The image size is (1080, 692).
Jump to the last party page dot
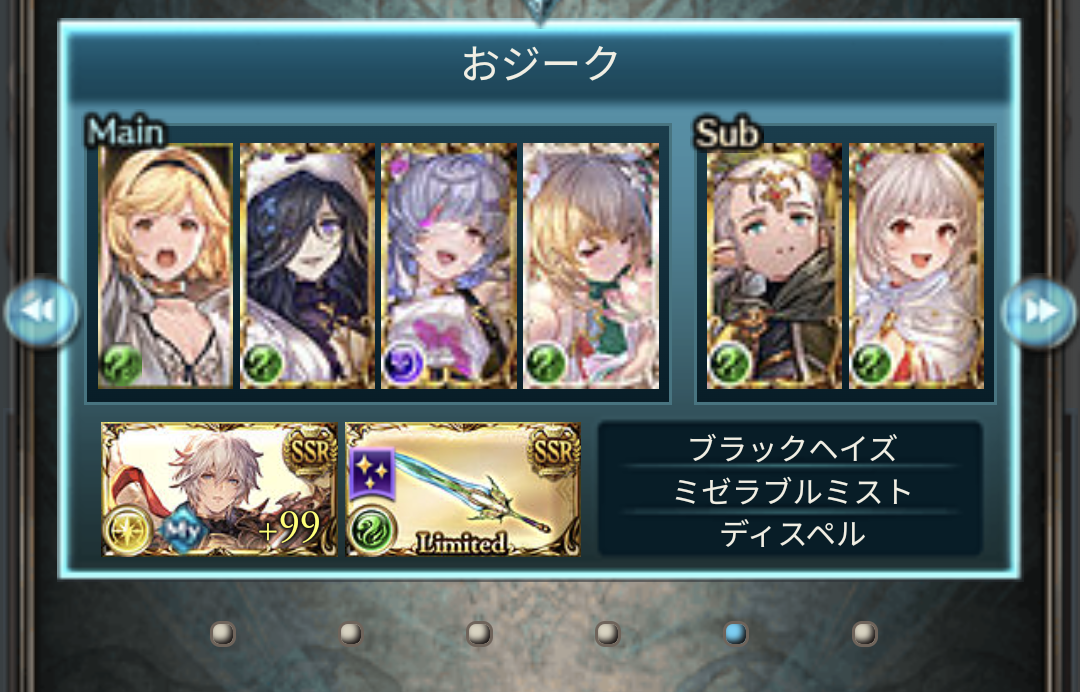coord(864,633)
